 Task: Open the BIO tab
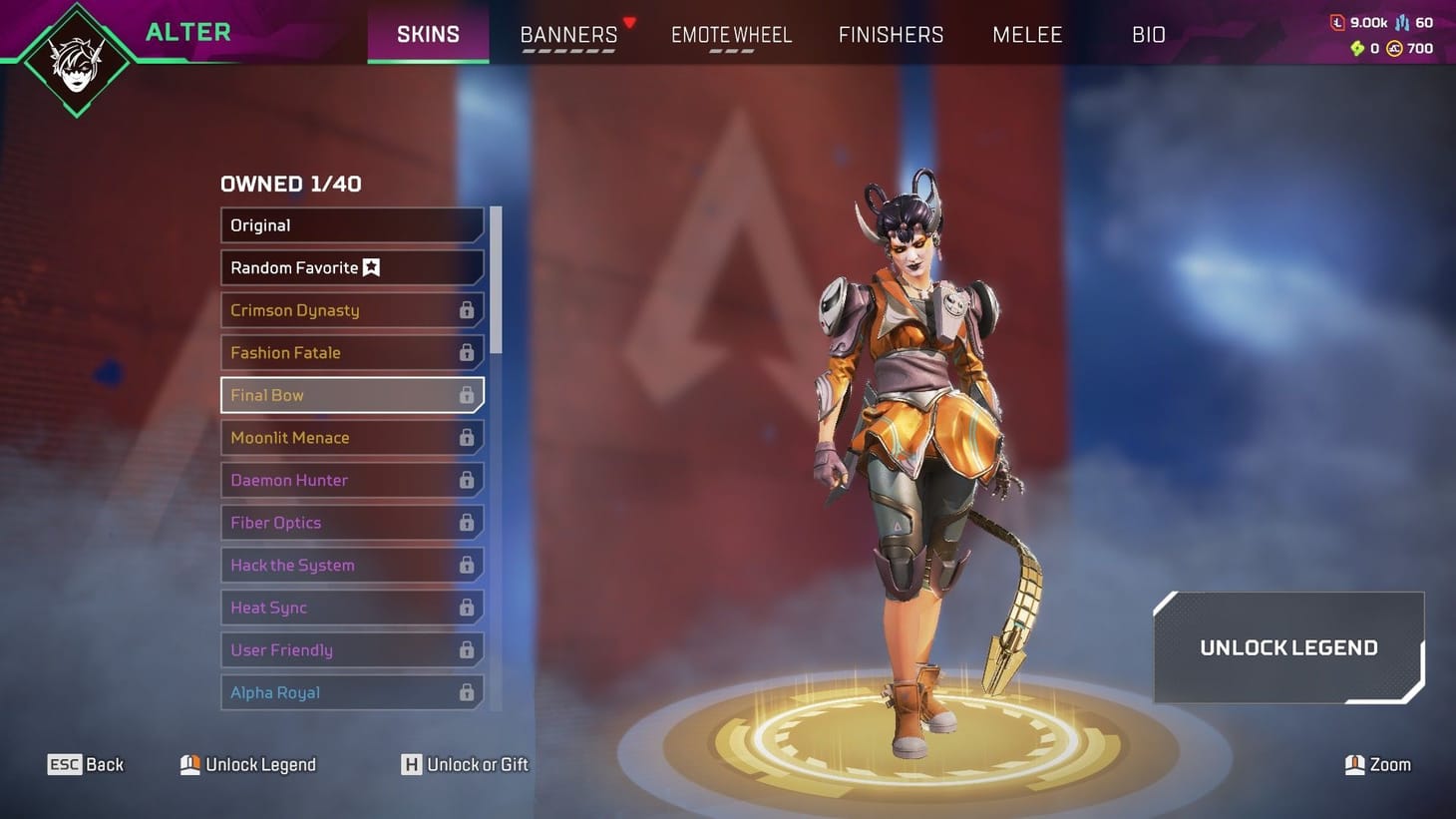[1149, 34]
